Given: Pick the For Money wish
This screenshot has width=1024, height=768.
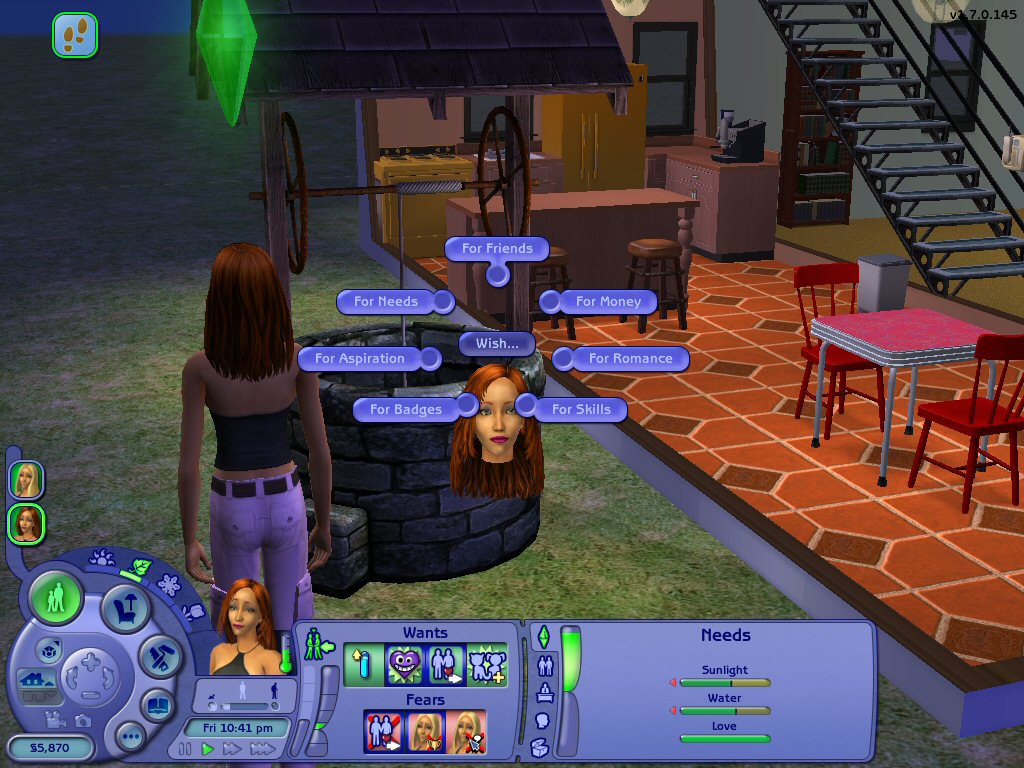Looking at the screenshot, I should pyautogui.click(x=608, y=301).
